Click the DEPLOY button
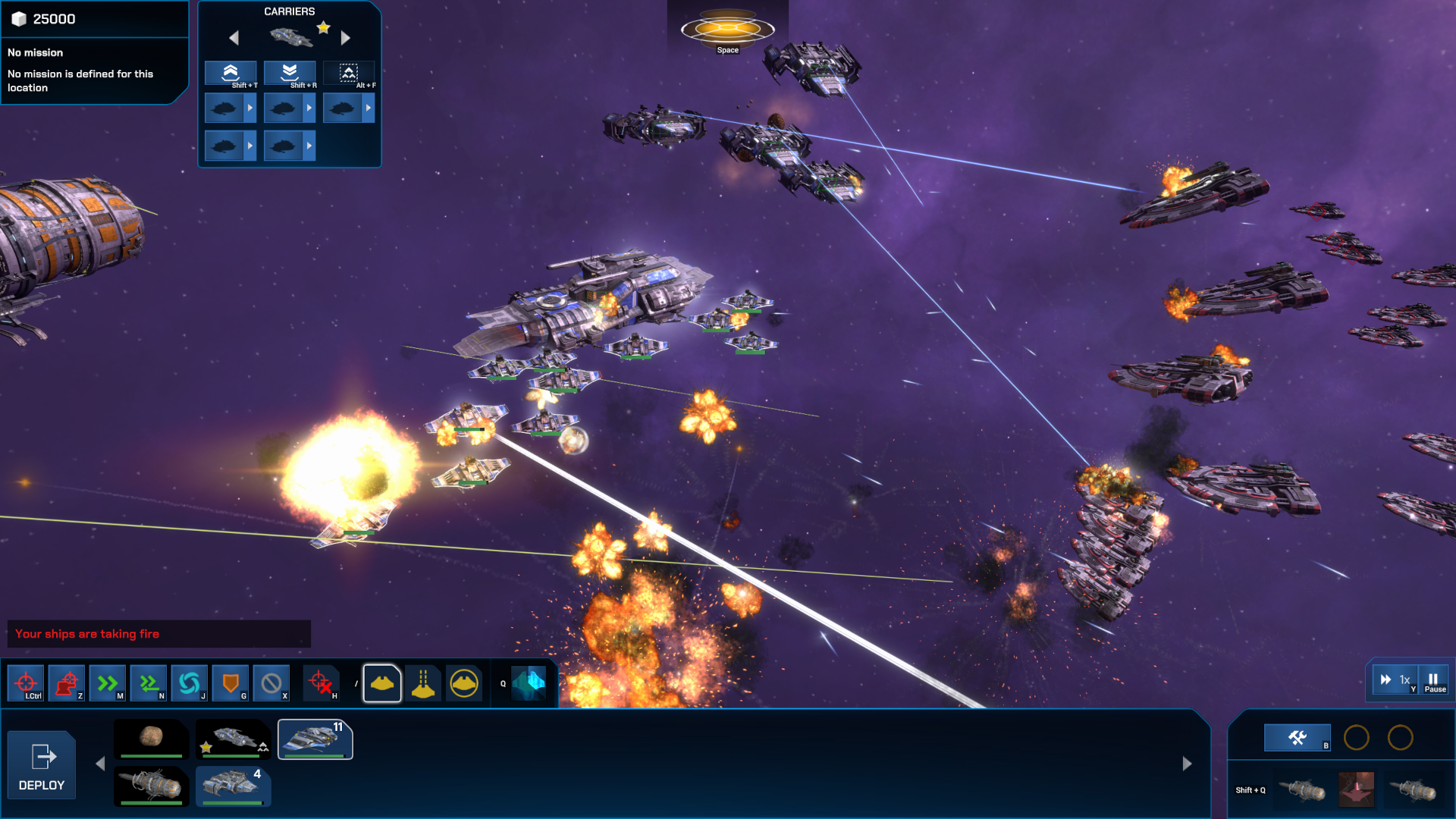 point(42,764)
